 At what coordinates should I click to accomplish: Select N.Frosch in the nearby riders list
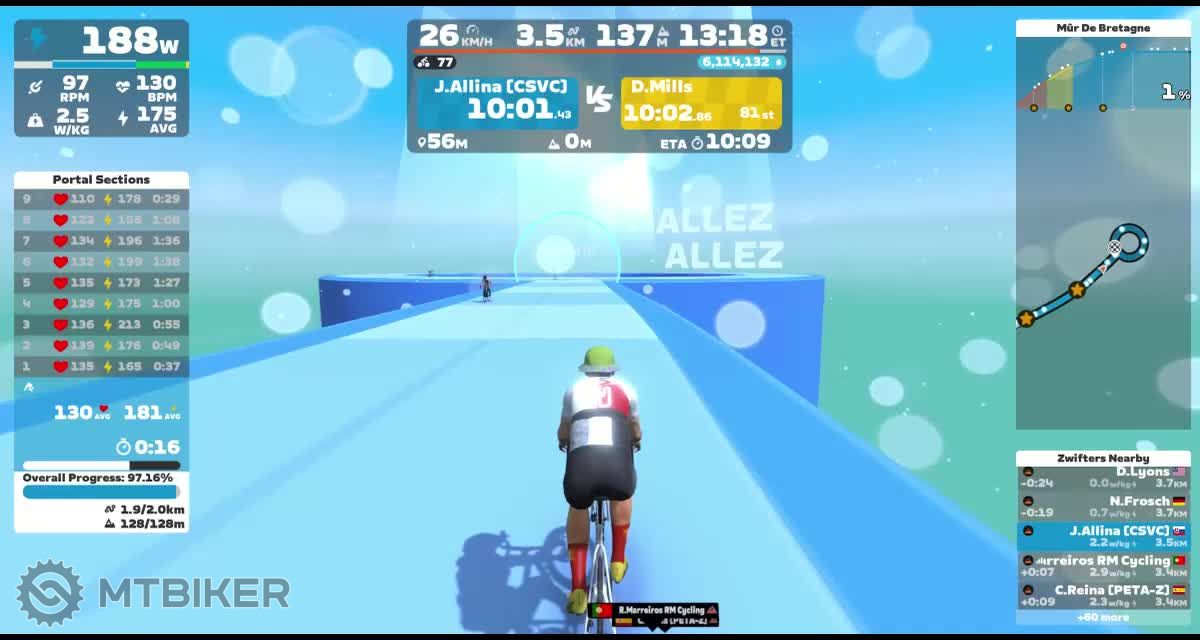pos(1103,507)
